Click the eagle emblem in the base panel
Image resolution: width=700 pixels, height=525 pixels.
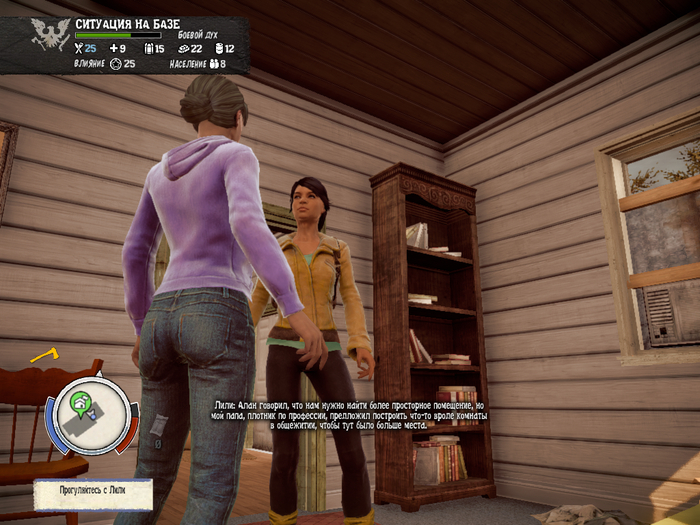[x=44, y=35]
